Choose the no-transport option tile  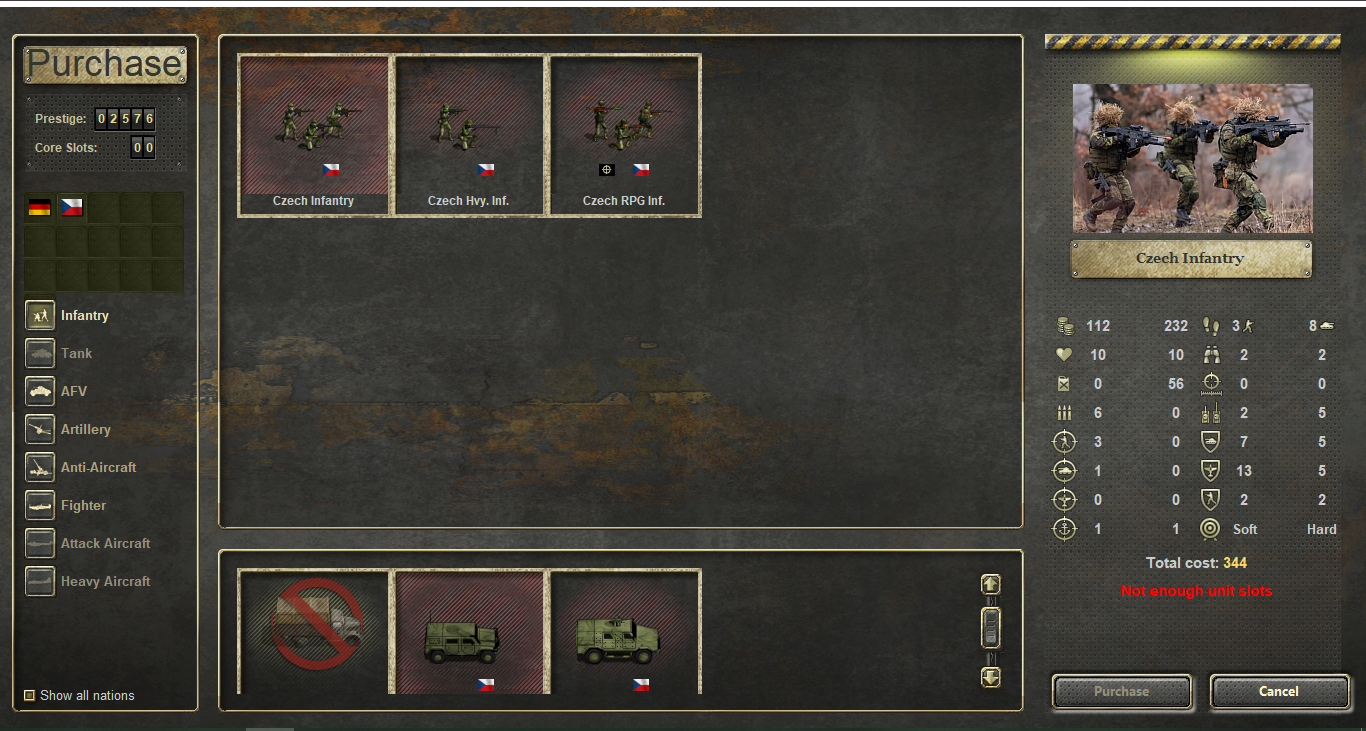click(314, 632)
